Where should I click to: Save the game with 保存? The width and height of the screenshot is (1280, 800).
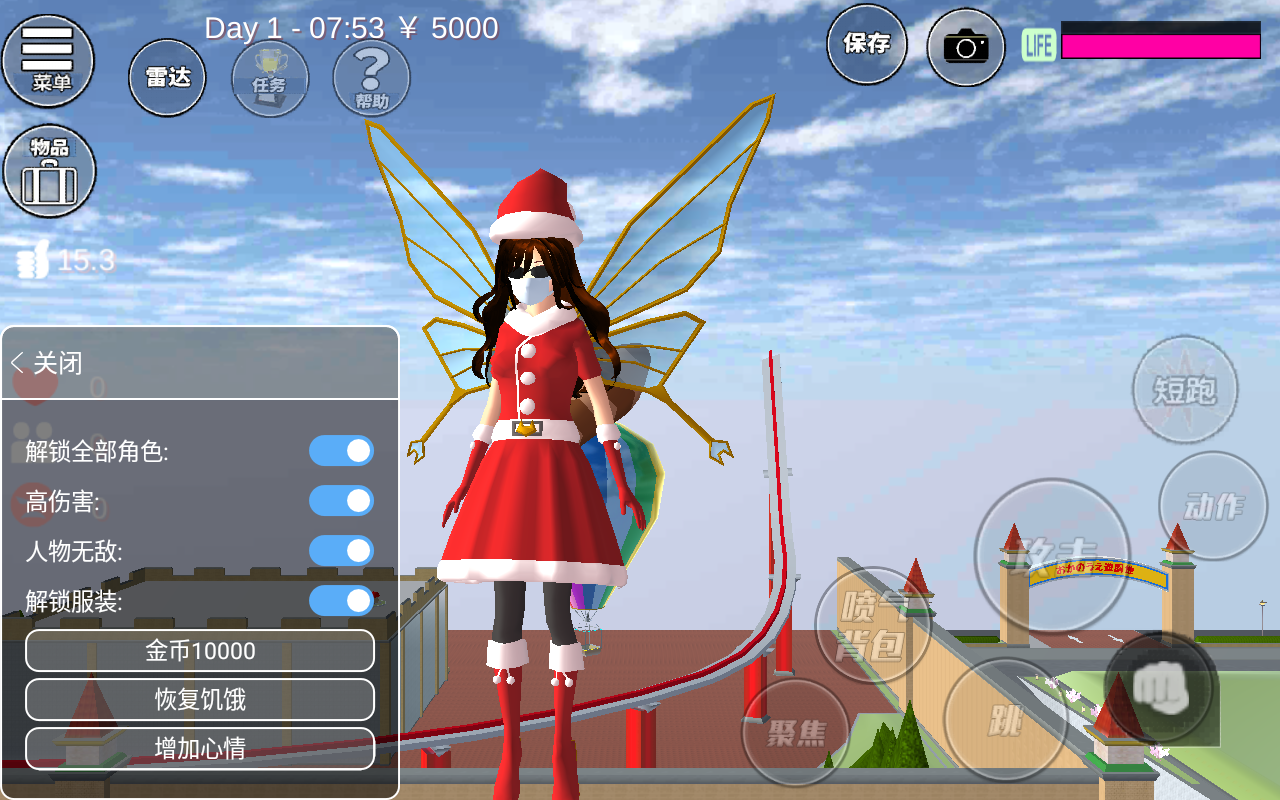coord(866,44)
